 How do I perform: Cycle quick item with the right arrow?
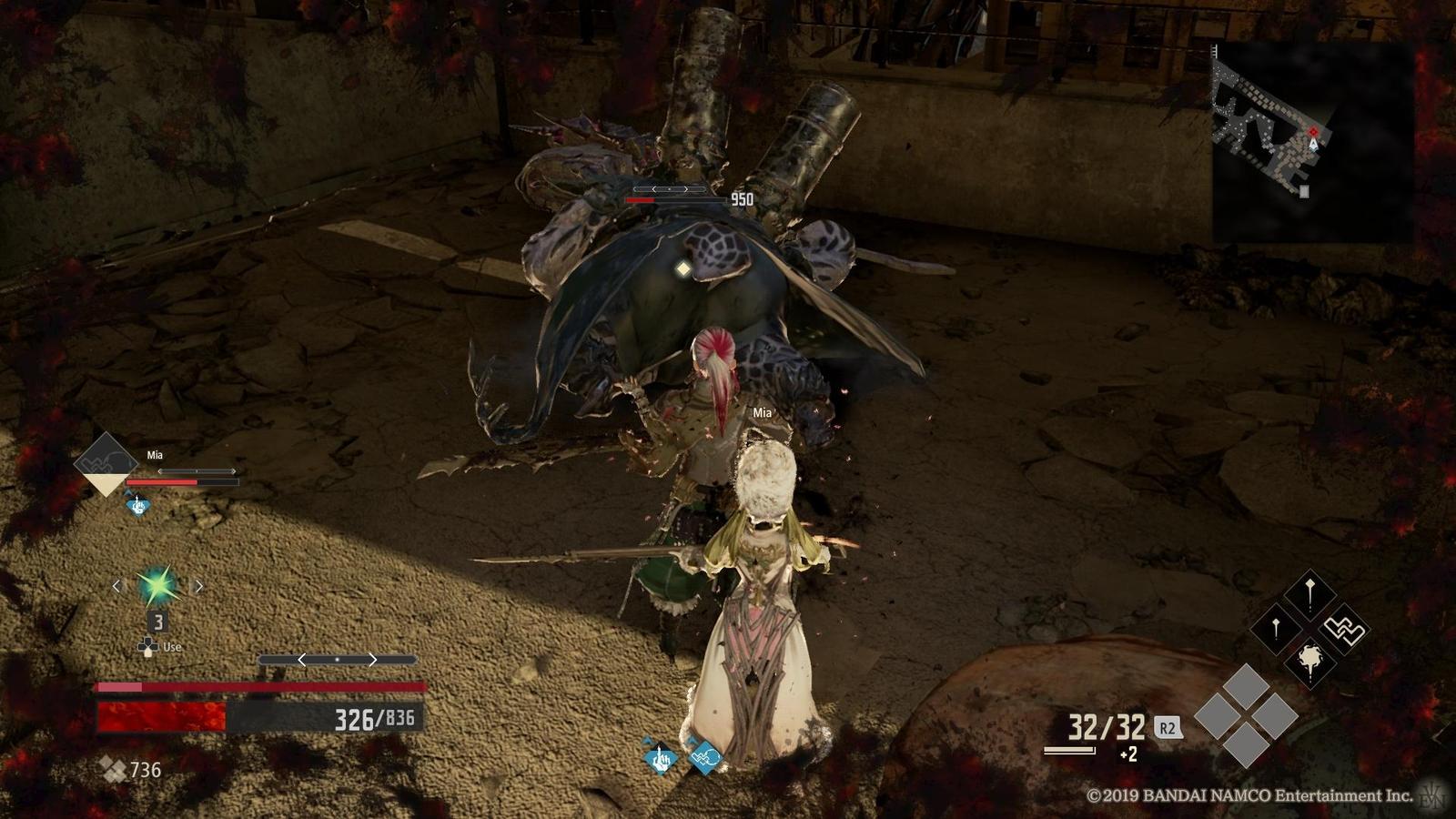click(198, 586)
